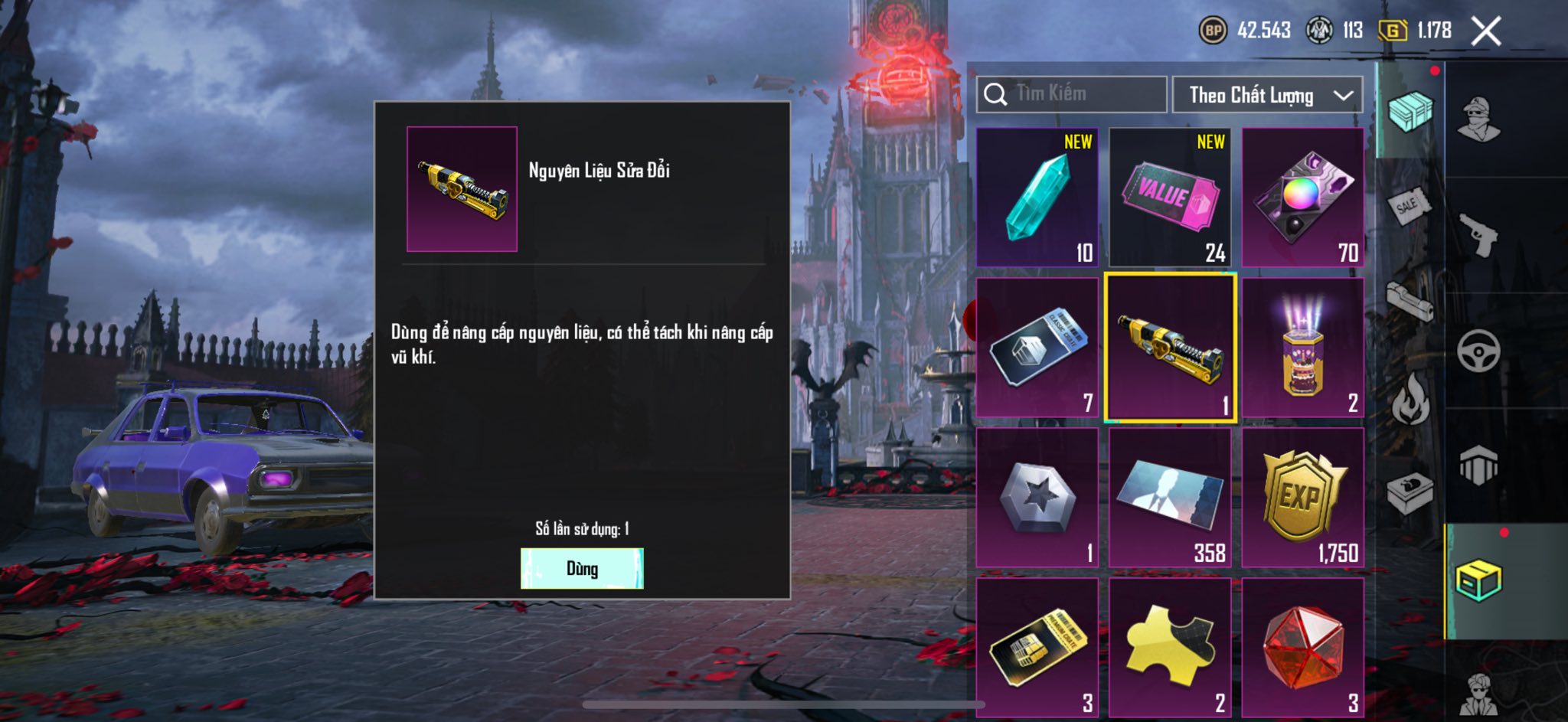Select the yellow puzzle piece slot
1568x722 pixels.
point(1170,648)
